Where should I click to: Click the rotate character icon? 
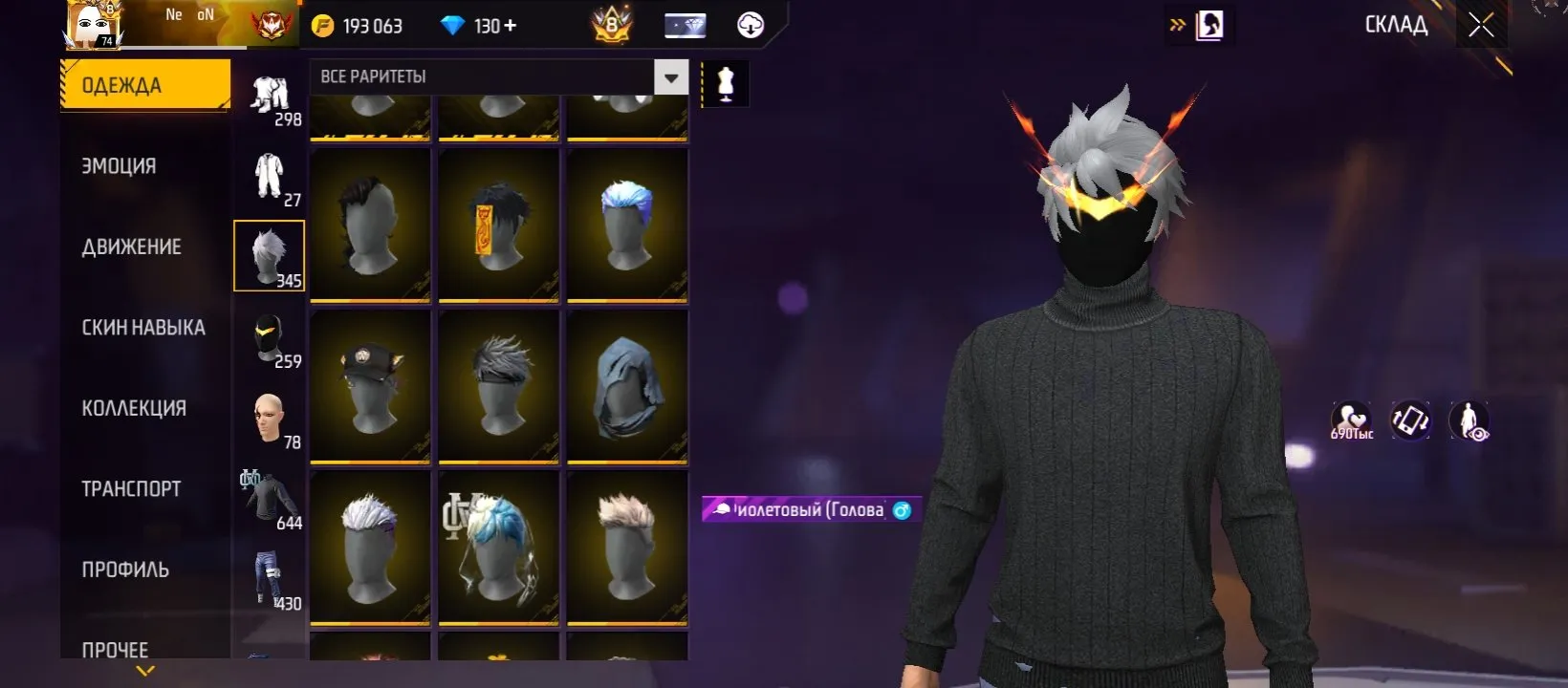1410,420
